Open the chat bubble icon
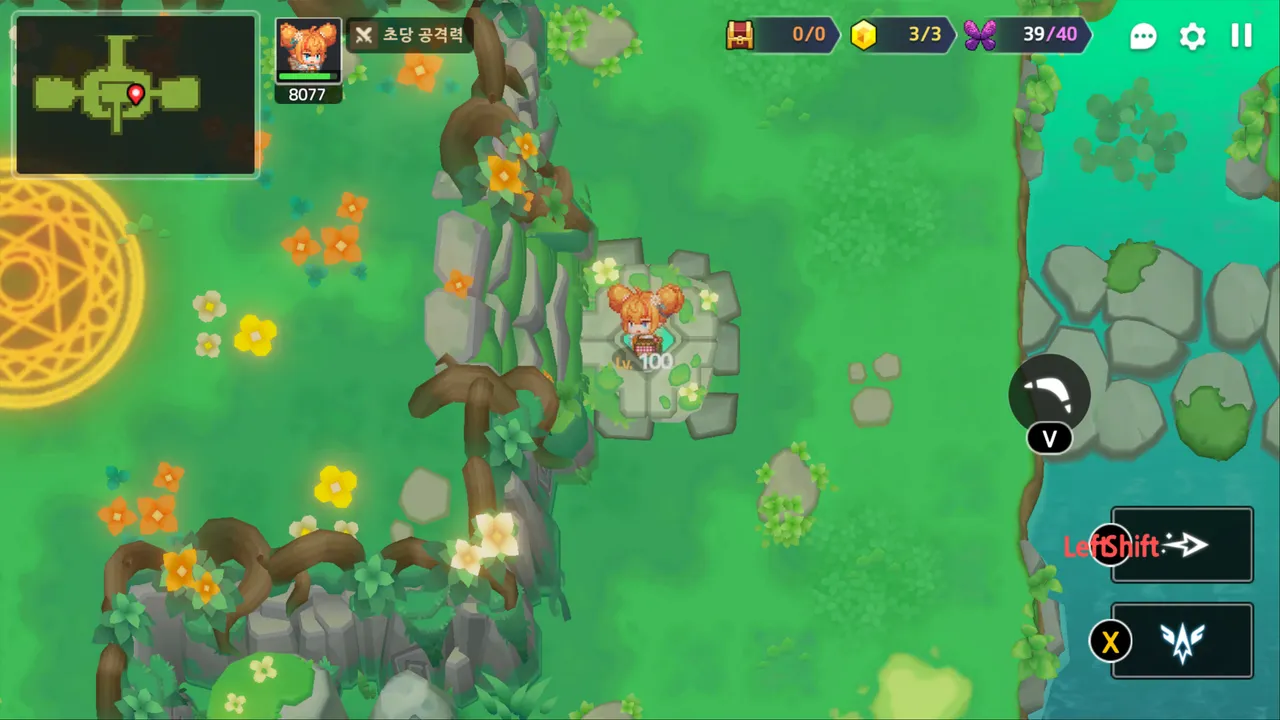1280x720 pixels. (x=1143, y=36)
